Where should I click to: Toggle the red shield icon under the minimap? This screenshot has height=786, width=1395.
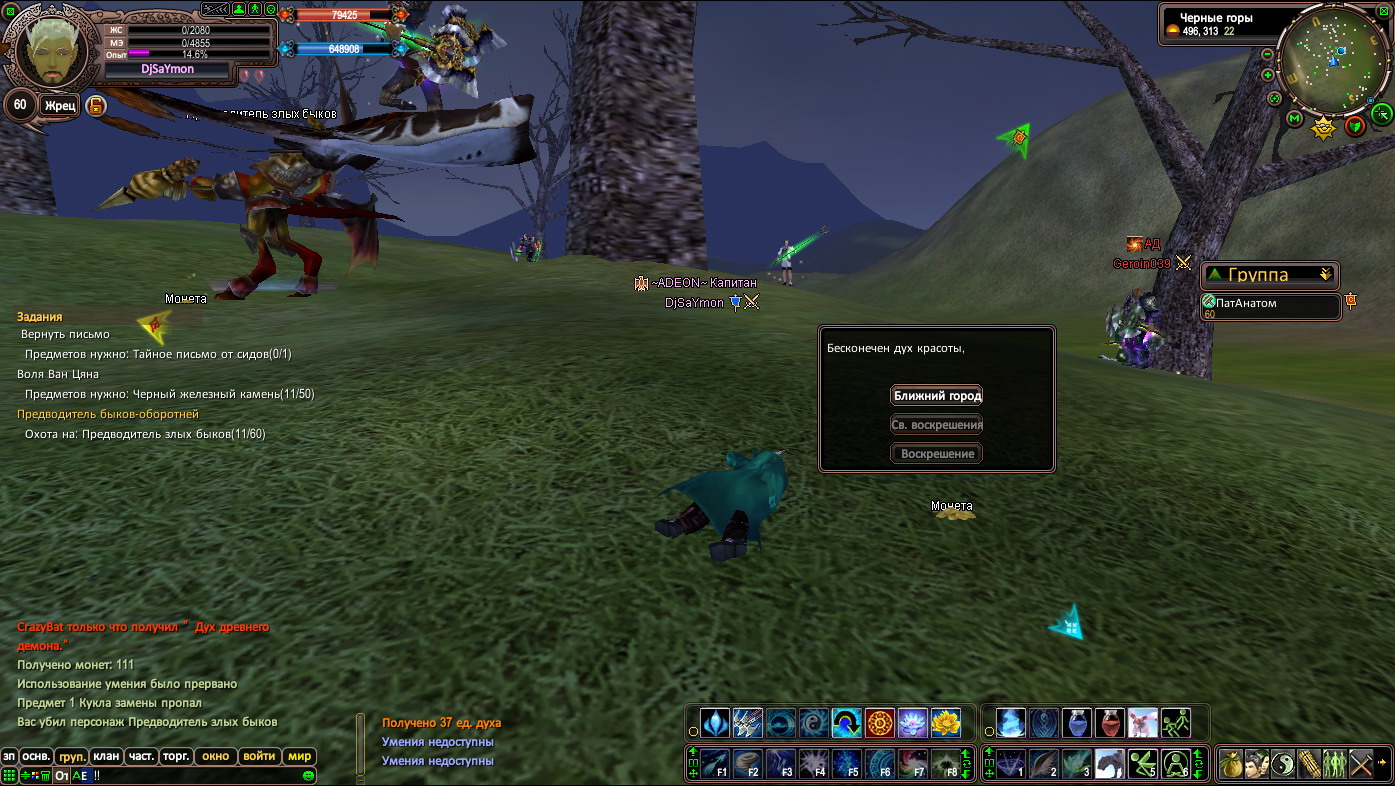[x=1355, y=126]
